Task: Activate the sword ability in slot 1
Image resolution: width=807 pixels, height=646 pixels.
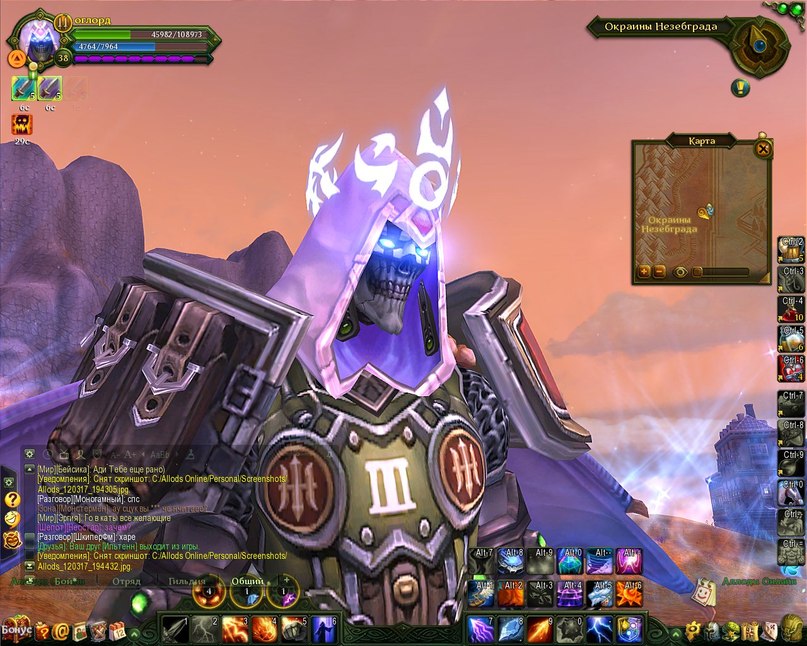Action: [x=175, y=629]
